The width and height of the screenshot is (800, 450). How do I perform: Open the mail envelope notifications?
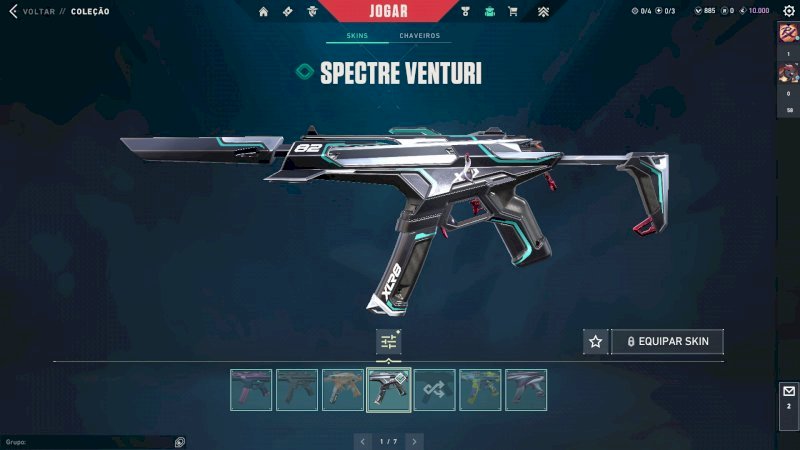click(x=789, y=392)
